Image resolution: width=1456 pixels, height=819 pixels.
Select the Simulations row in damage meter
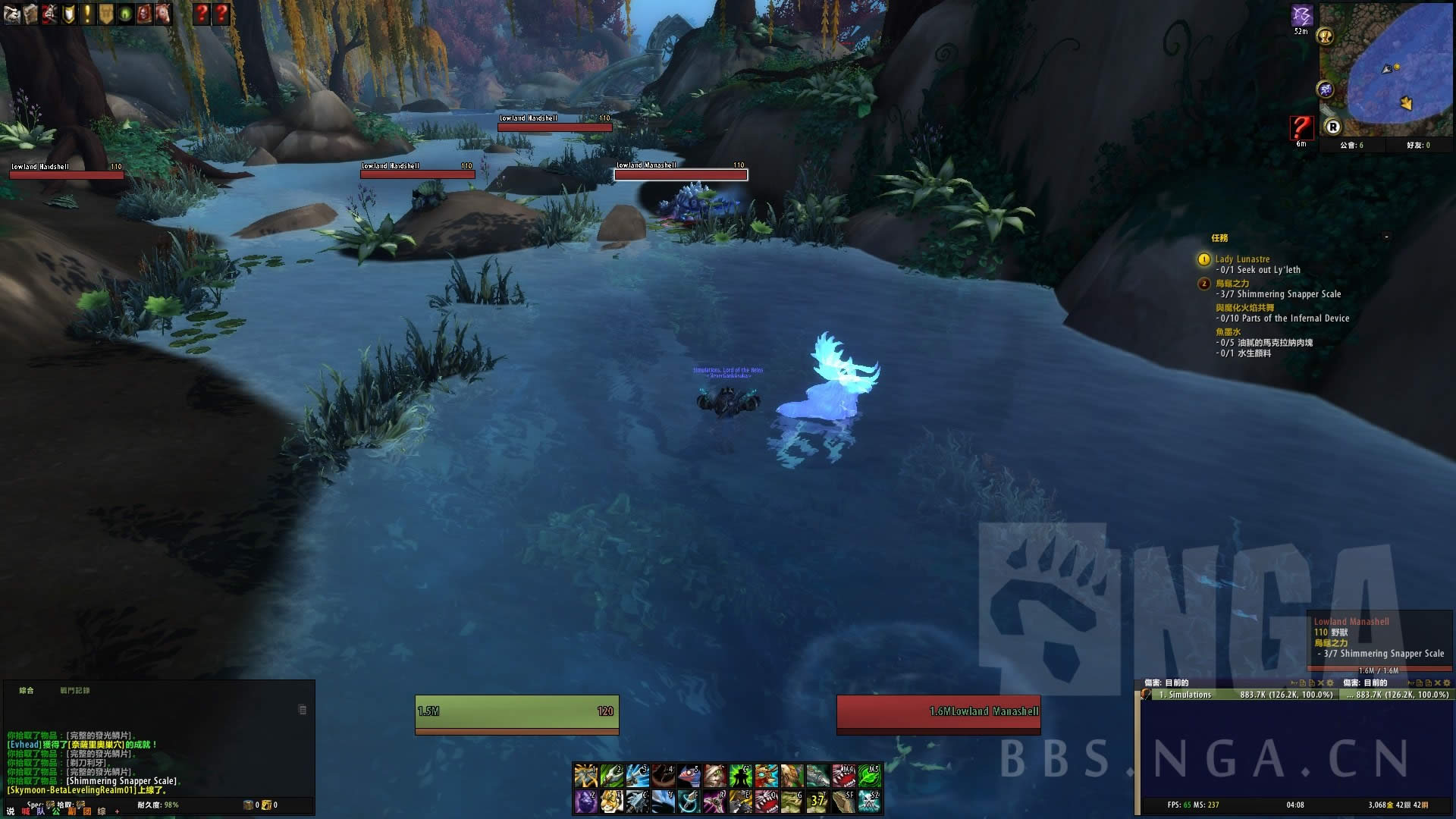(1243, 695)
